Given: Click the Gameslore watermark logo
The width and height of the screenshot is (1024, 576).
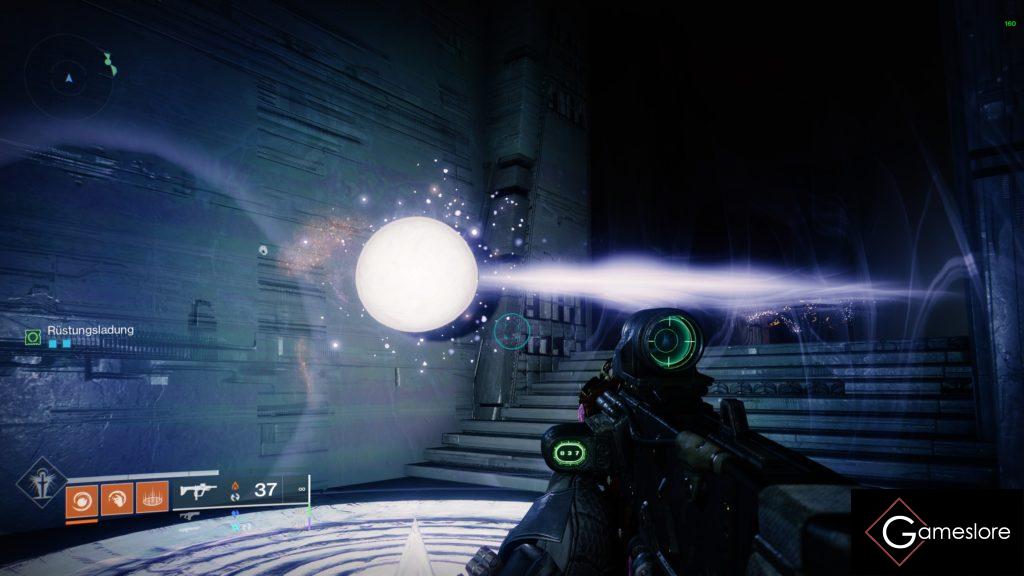Looking at the screenshot, I should pos(934,531).
